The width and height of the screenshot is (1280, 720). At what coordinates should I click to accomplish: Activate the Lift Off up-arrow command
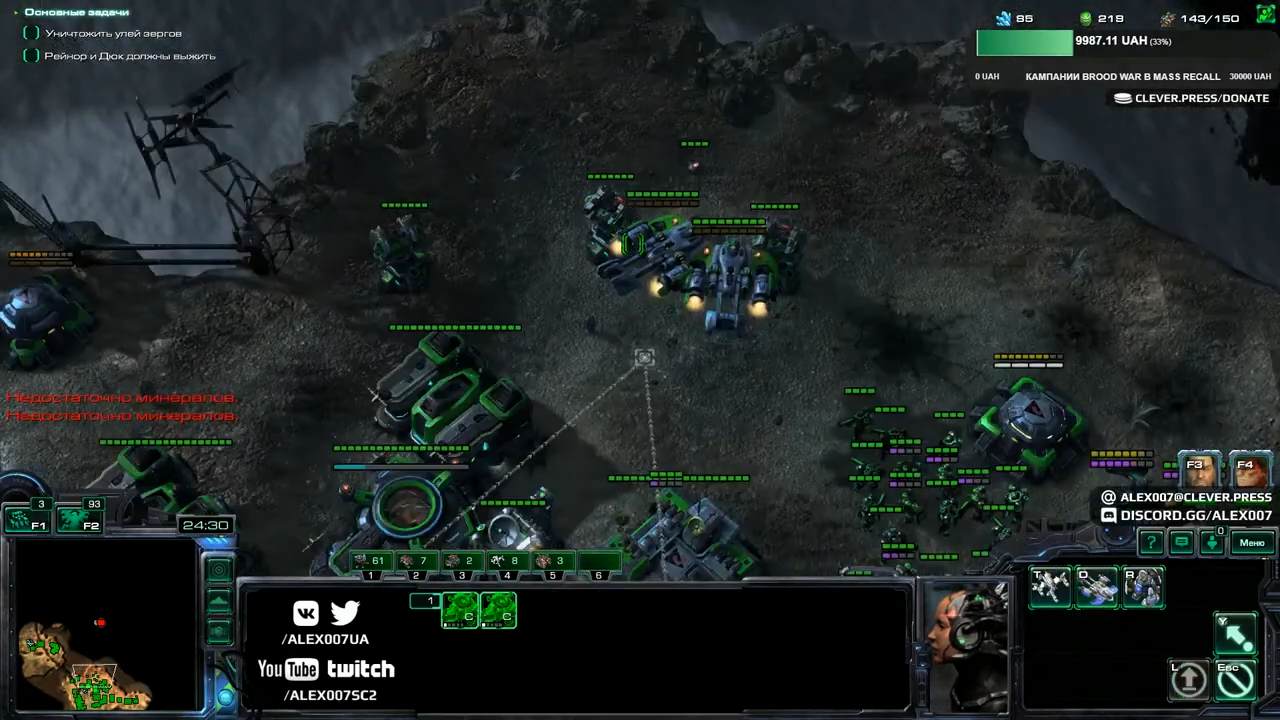(x=1189, y=680)
